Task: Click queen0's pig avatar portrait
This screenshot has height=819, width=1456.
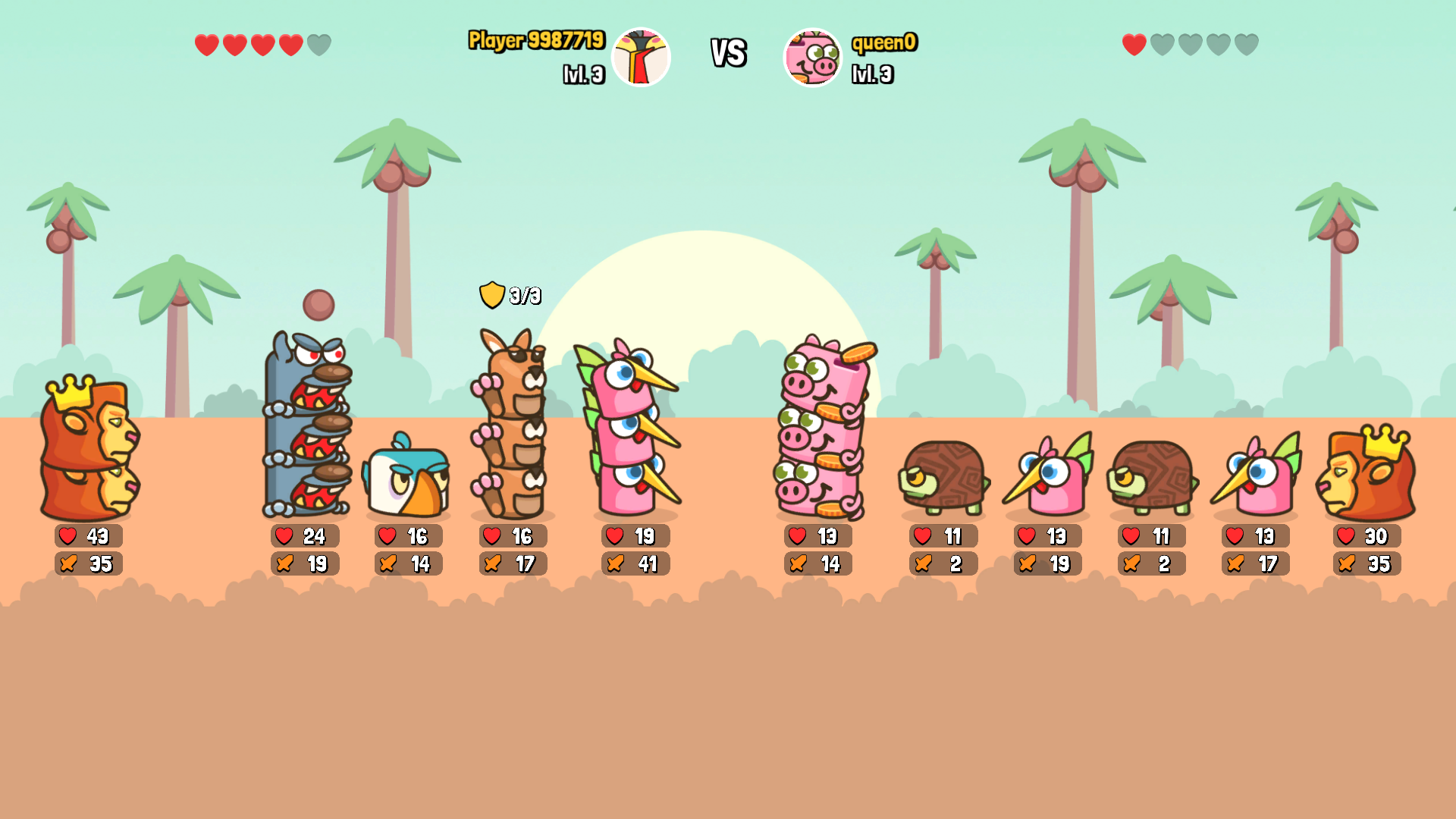Action: (x=811, y=57)
